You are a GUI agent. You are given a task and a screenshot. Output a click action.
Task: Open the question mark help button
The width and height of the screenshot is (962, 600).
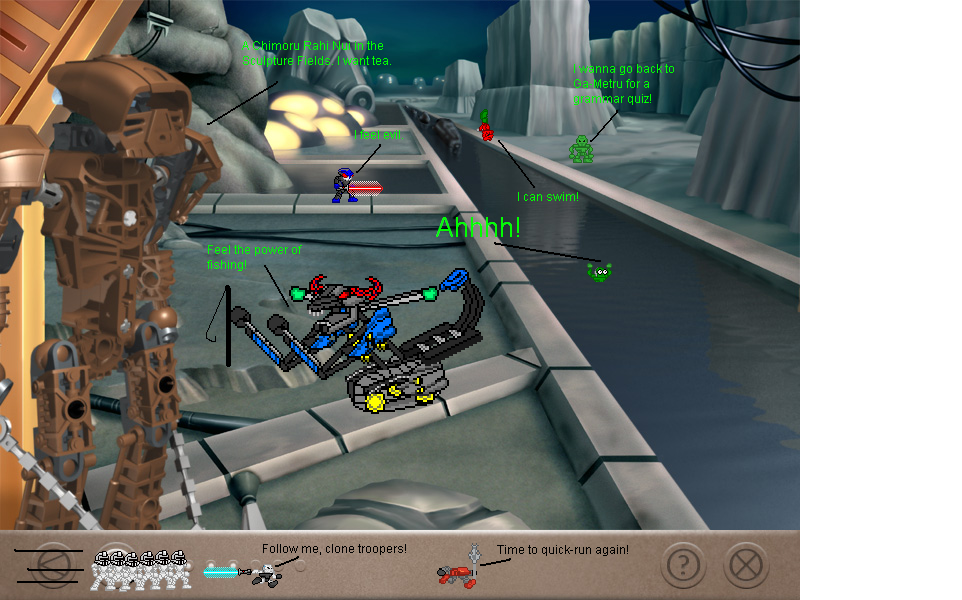click(683, 566)
